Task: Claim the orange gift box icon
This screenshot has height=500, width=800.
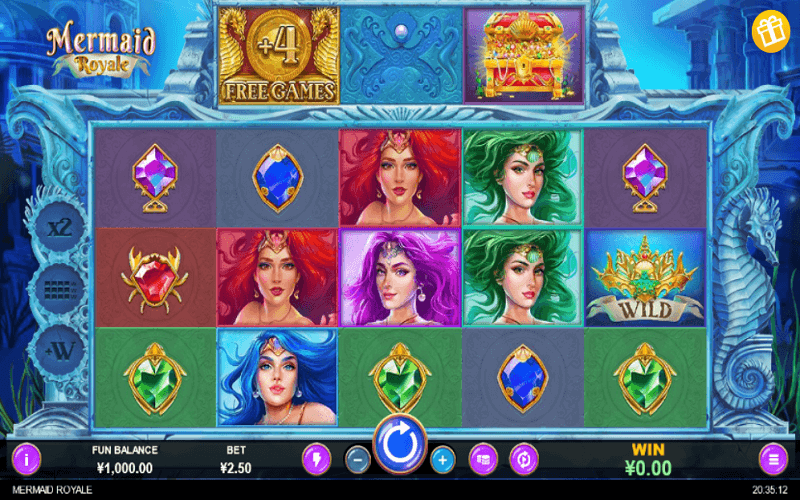Action: point(770,30)
